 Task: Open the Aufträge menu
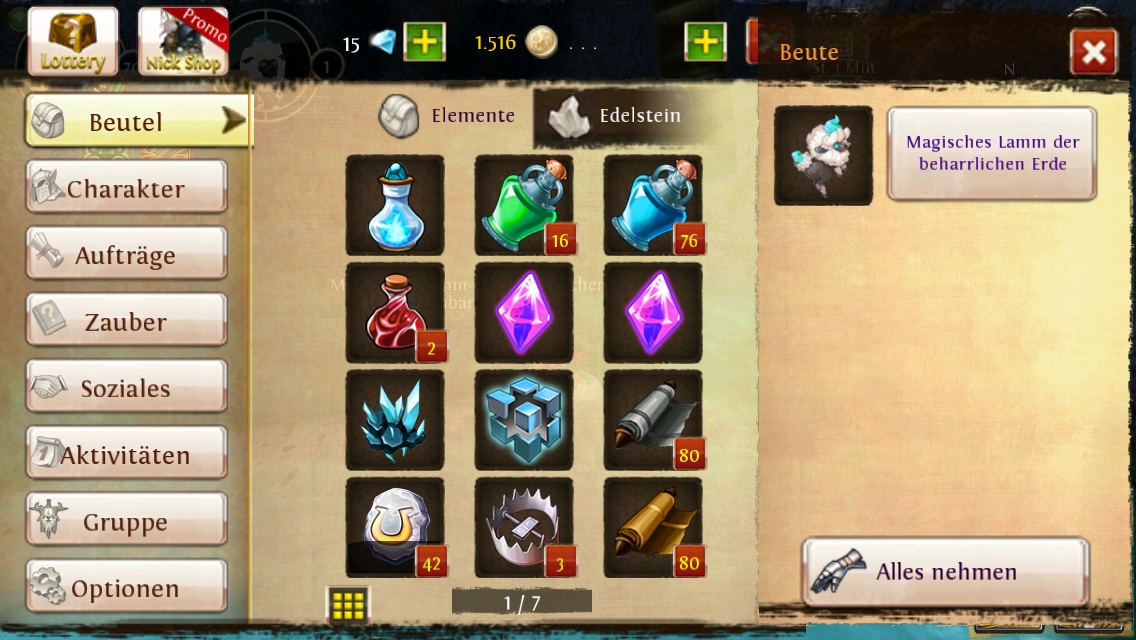[127, 255]
